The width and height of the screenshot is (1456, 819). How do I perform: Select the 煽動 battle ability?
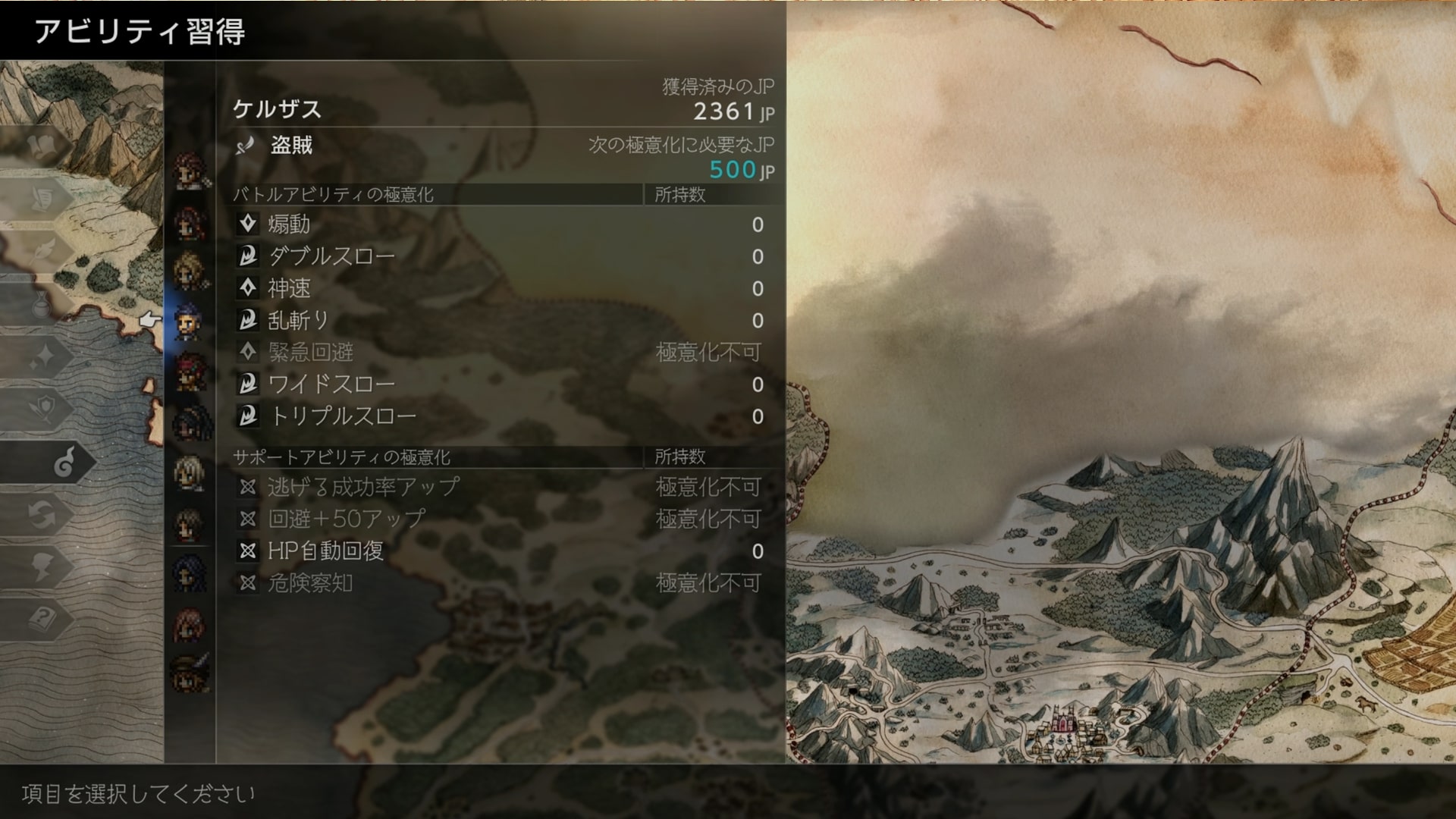pyautogui.click(x=289, y=224)
